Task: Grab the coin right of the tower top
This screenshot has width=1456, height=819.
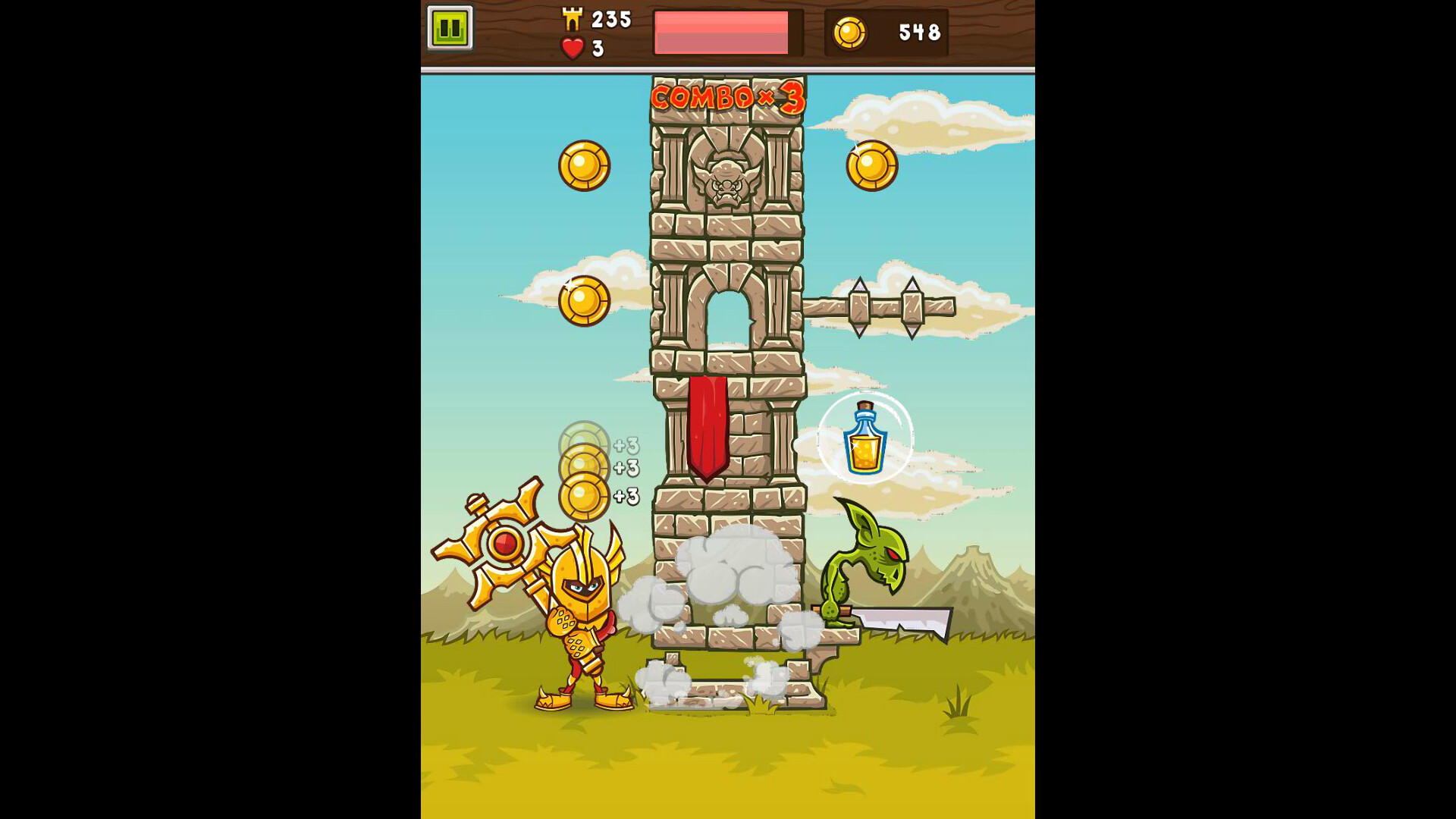Action: pos(871,164)
